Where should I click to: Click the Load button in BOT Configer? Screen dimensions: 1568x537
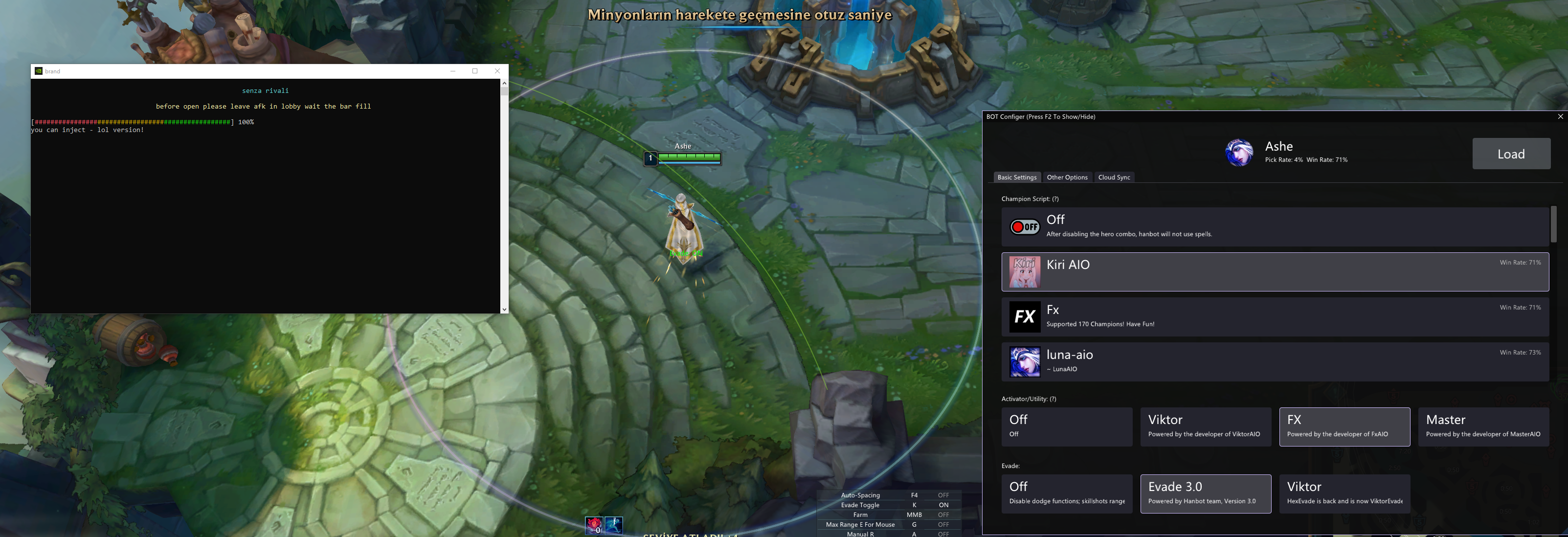coord(1511,154)
